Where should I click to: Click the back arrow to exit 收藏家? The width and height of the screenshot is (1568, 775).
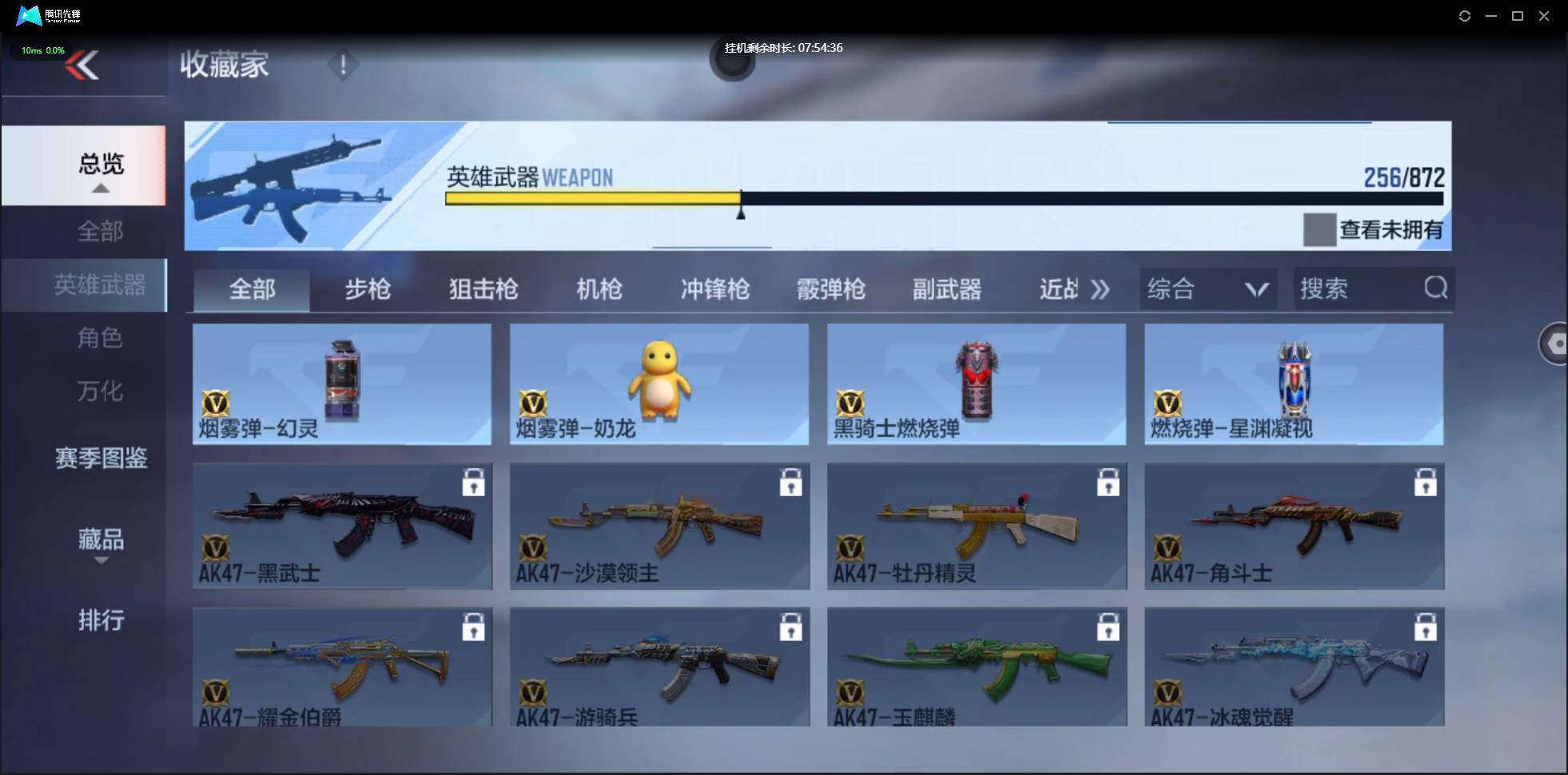click(x=83, y=65)
